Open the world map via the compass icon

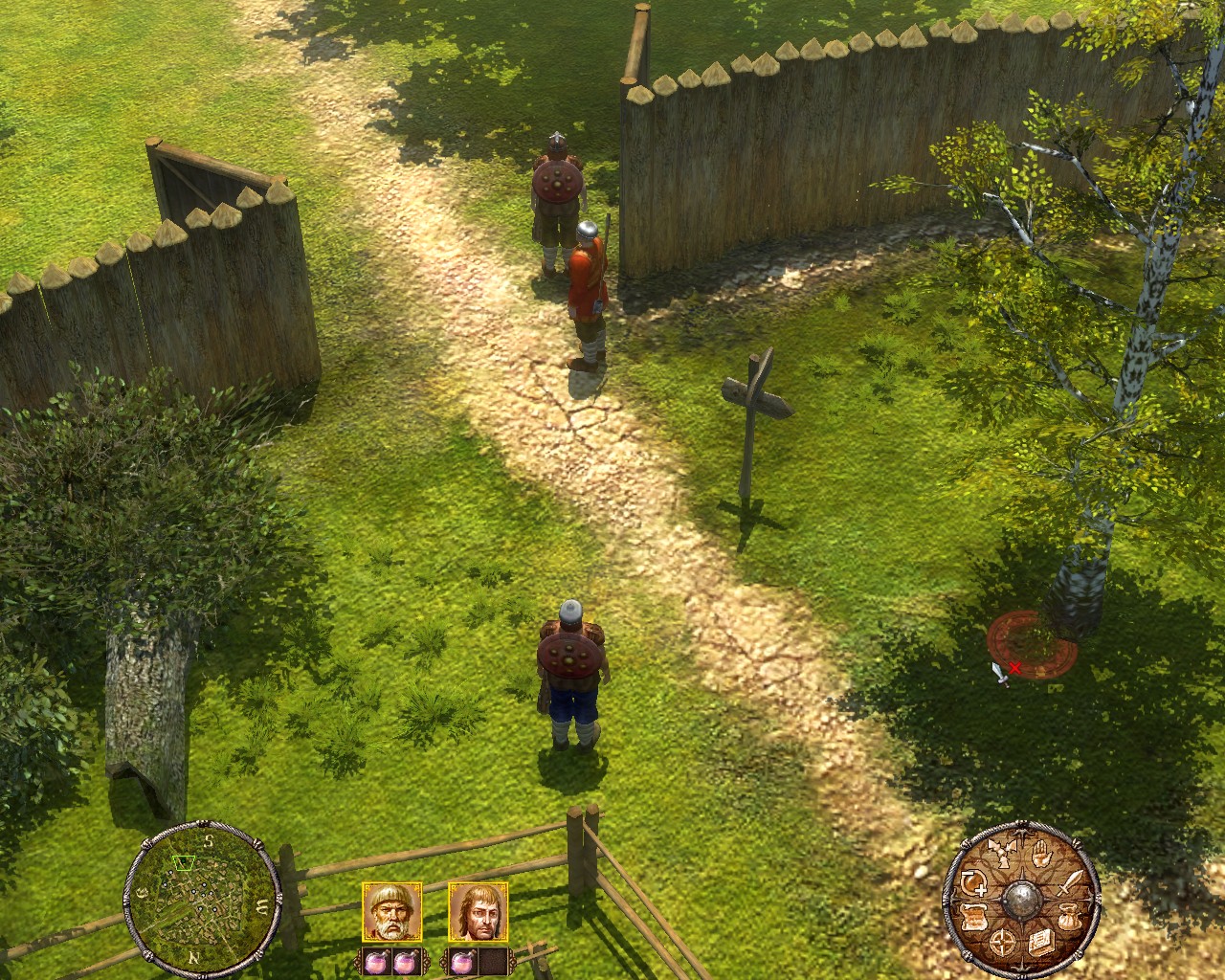(1002, 942)
